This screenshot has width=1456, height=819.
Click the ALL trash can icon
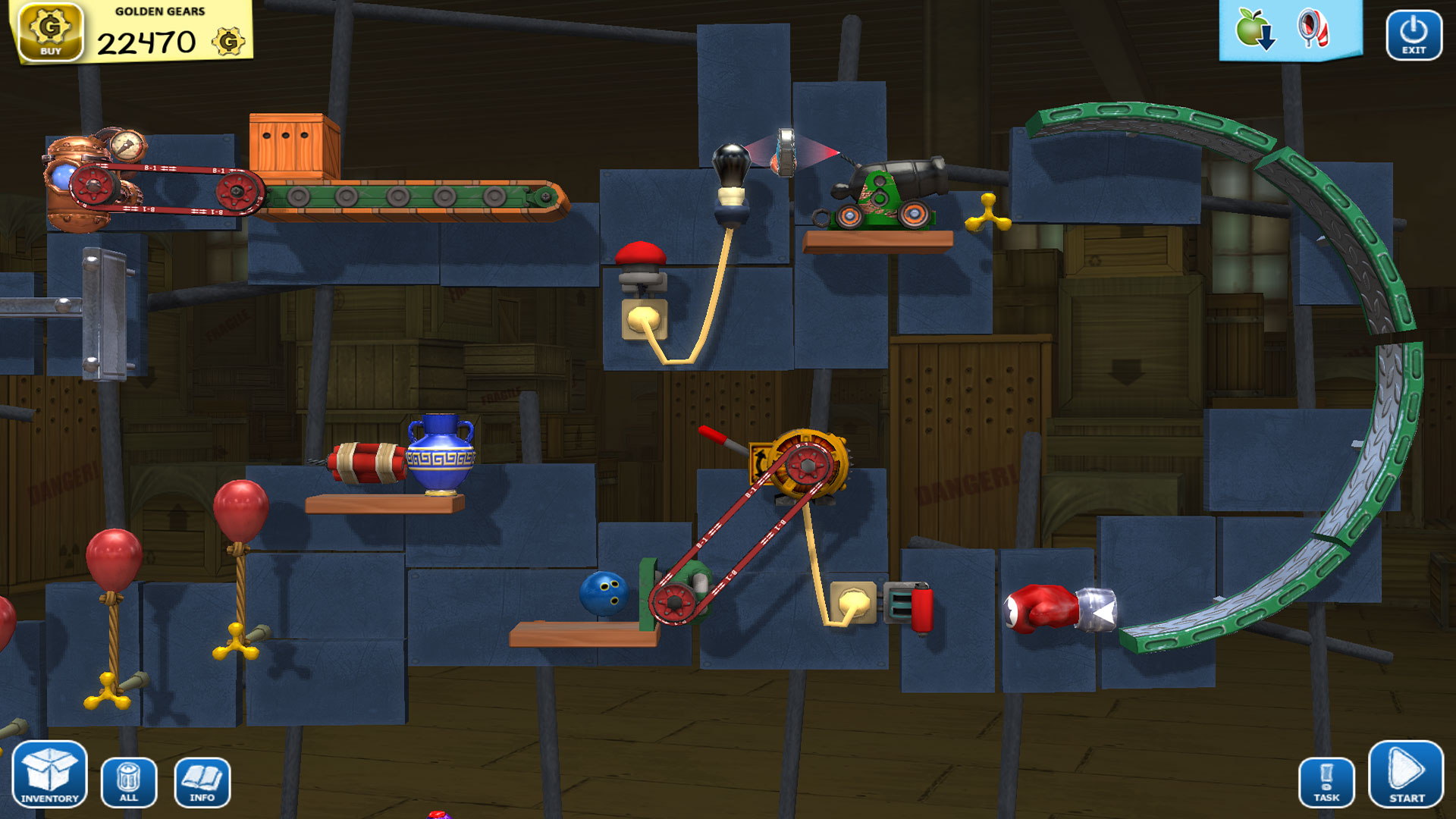click(x=127, y=781)
